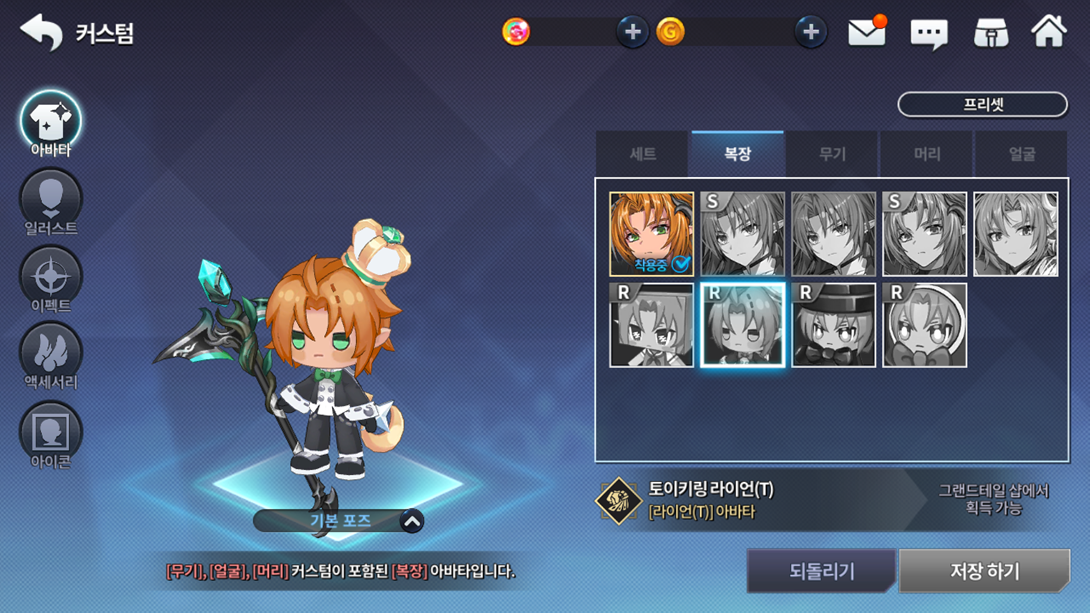The width and height of the screenshot is (1090, 613).
Task: Open the 아이콘 icon category
Action: 51,433
